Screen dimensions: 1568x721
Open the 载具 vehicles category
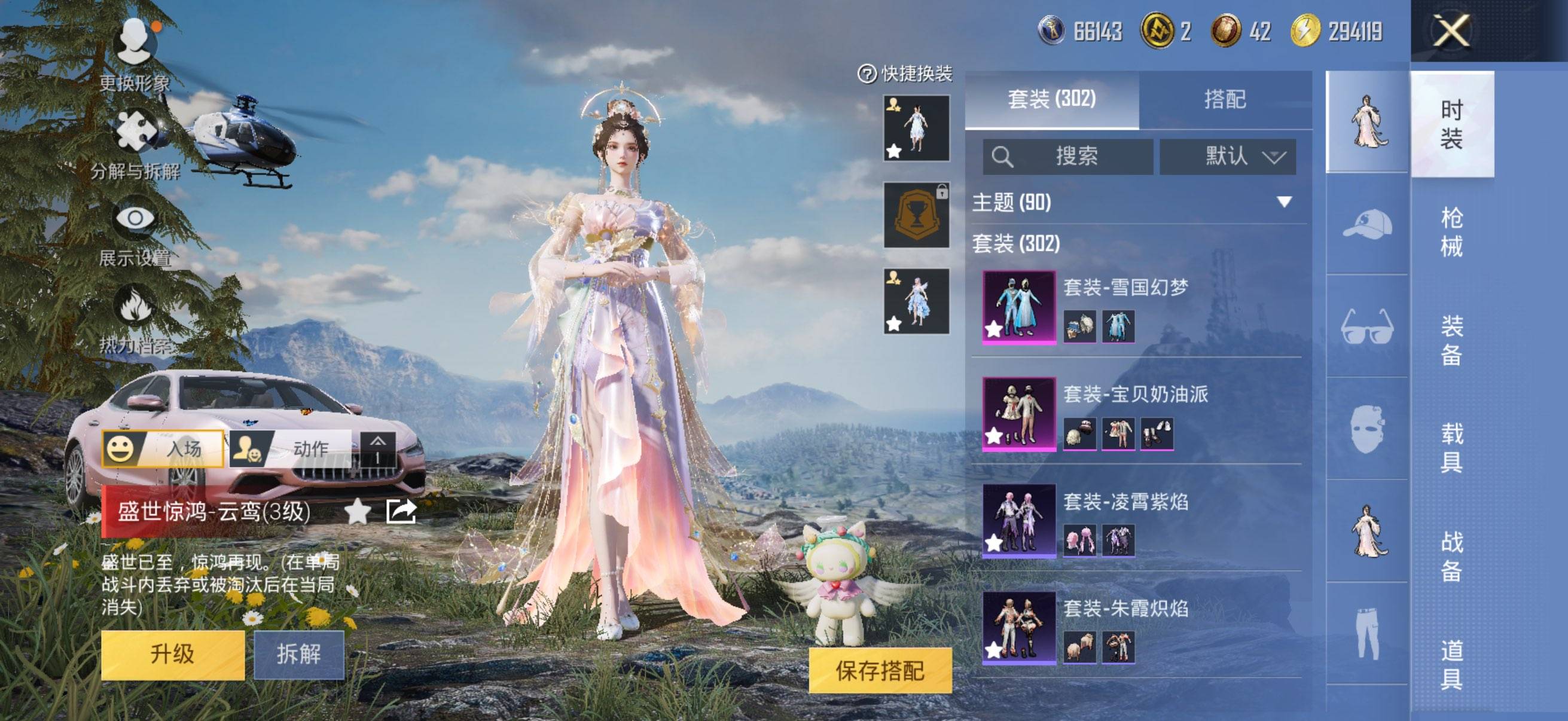point(1452,448)
